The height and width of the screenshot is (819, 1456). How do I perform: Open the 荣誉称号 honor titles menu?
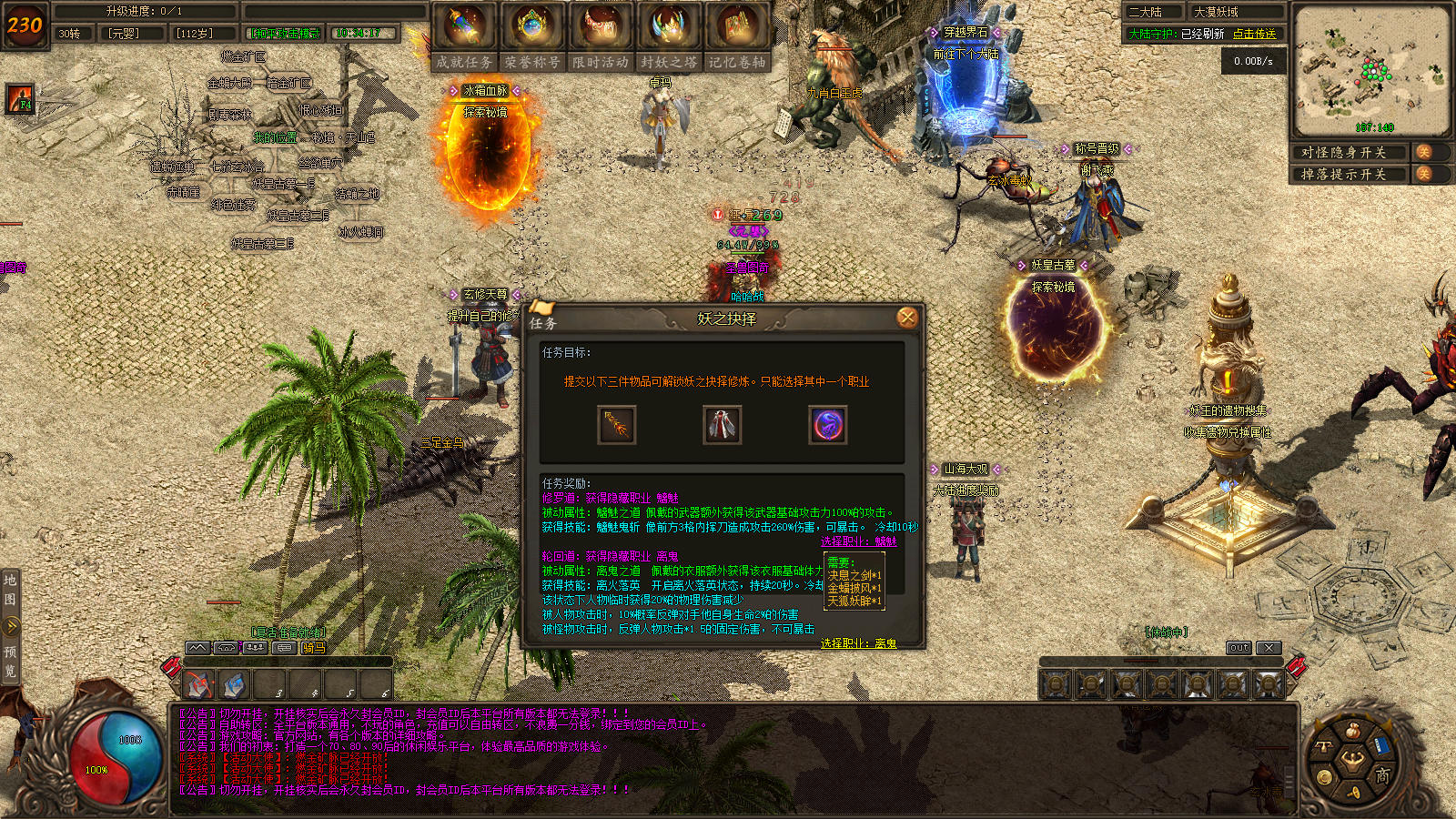(532, 36)
